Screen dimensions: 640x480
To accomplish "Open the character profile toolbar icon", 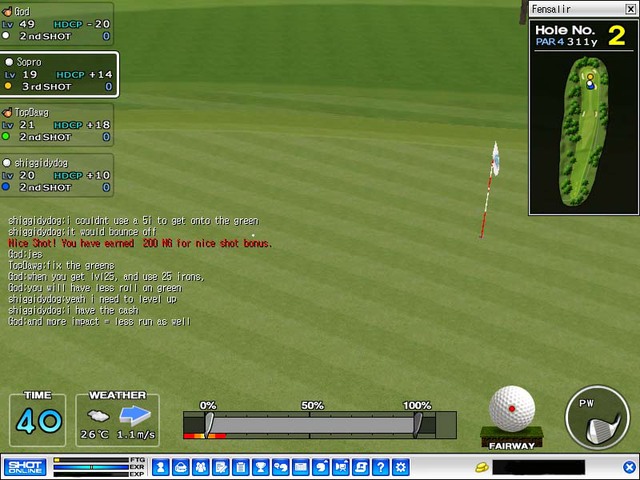I will (160, 467).
